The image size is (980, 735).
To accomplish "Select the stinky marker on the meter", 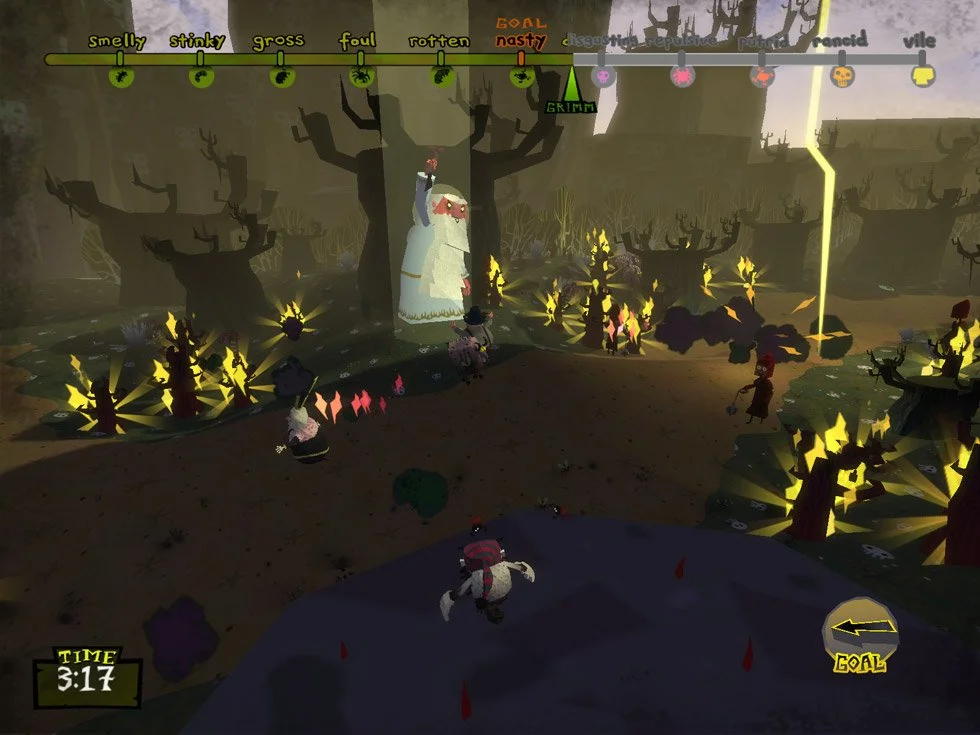I will [200, 76].
